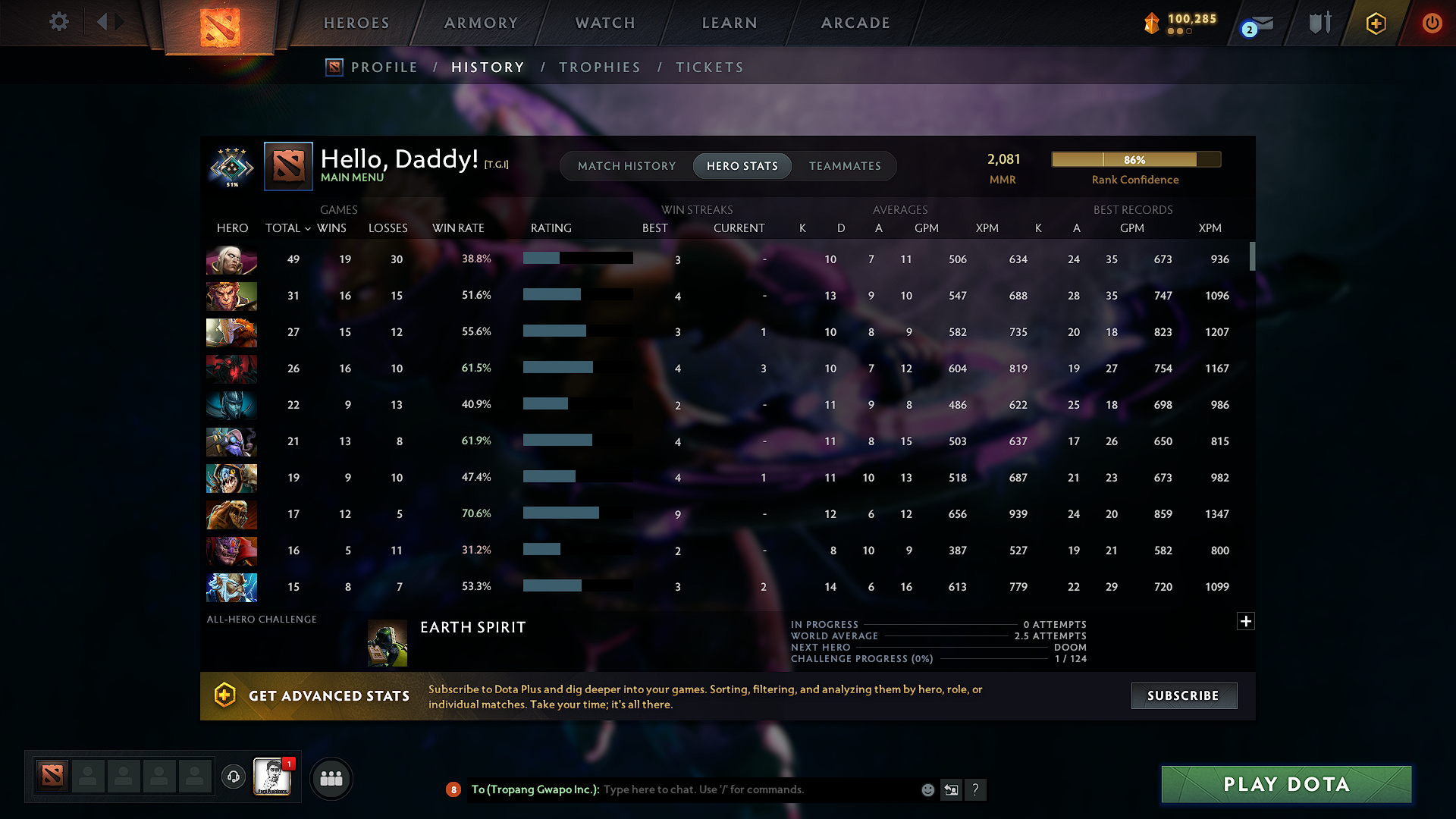
Task: Click the Rank Confidence progress bar
Action: (1135, 159)
